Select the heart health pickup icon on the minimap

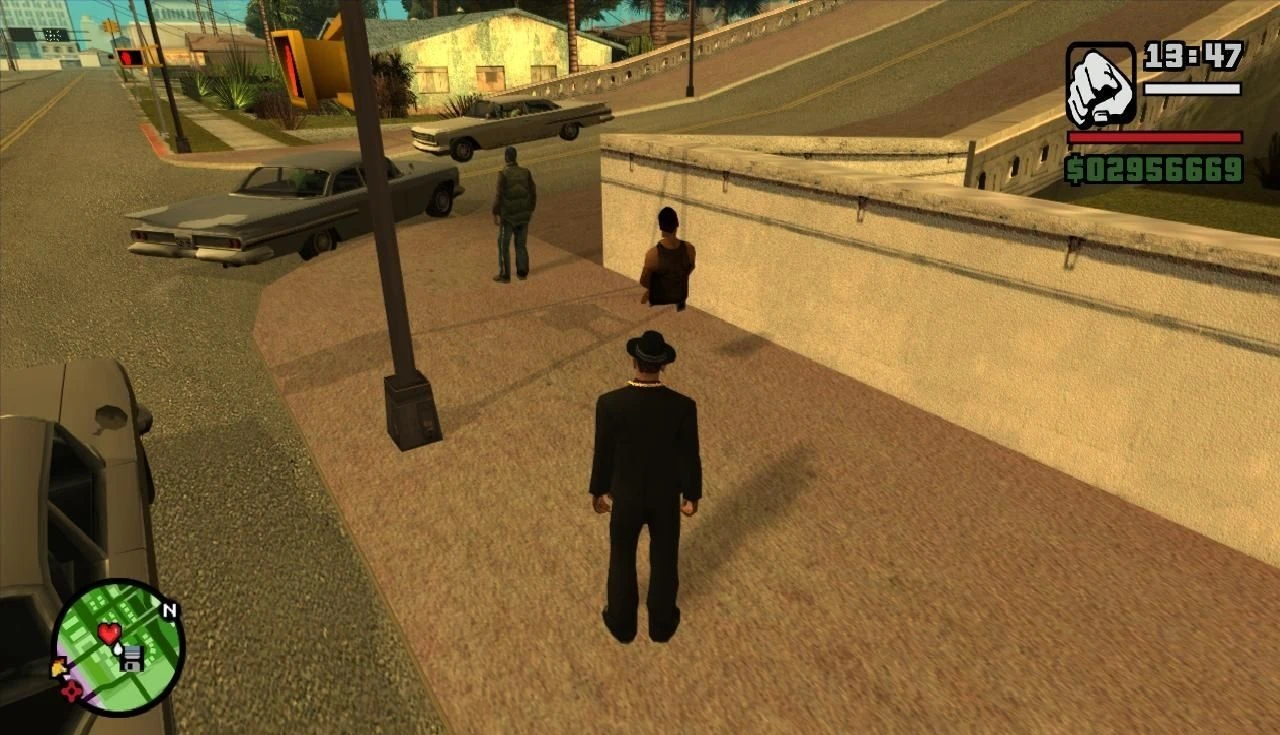tap(108, 632)
